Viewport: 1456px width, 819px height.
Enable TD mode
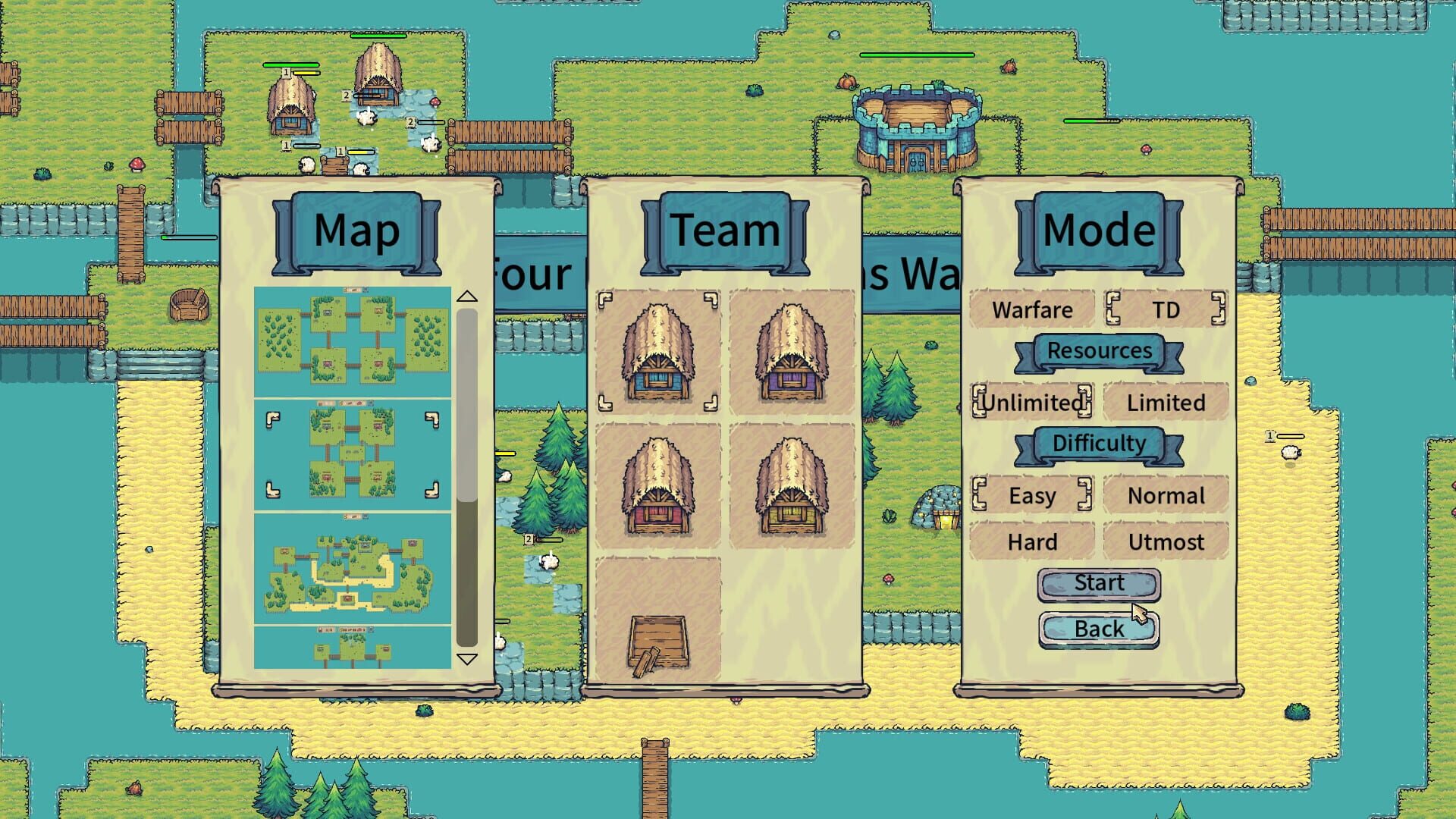pos(1166,309)
